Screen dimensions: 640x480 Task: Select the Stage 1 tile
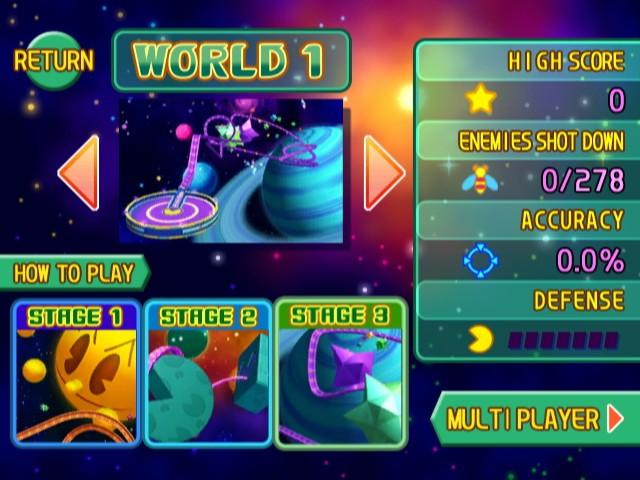[x=76, y=373]
